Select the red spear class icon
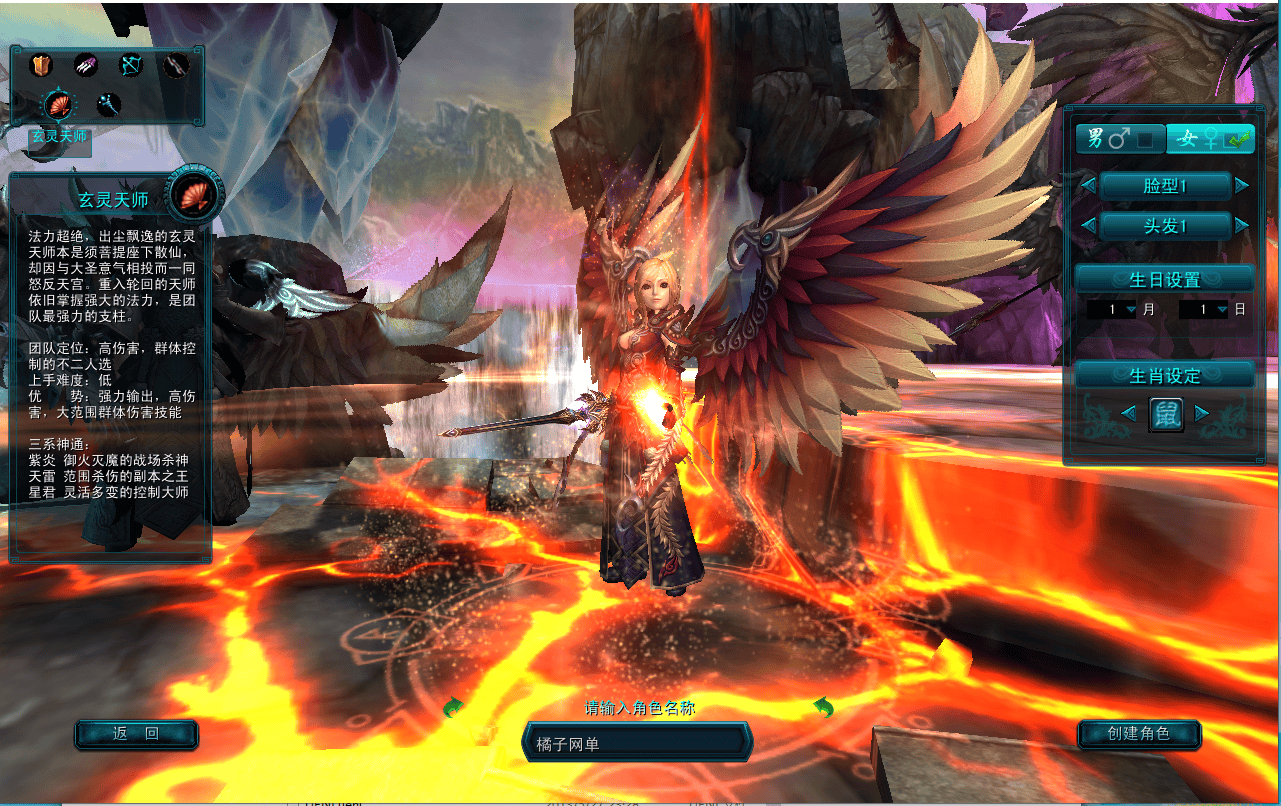 tap(176, 66)
